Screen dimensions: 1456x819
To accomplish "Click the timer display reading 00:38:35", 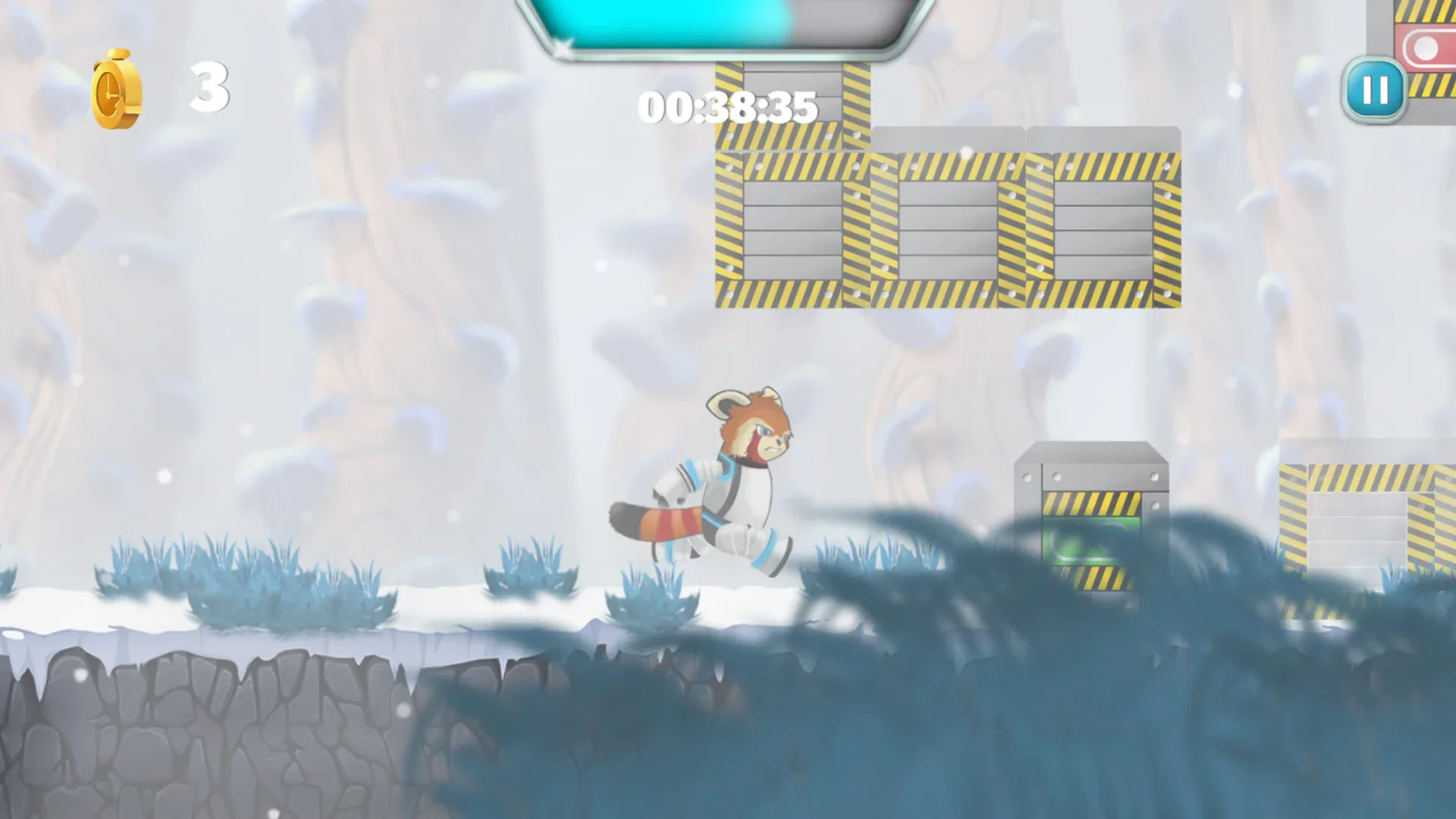I will point(728,108).
